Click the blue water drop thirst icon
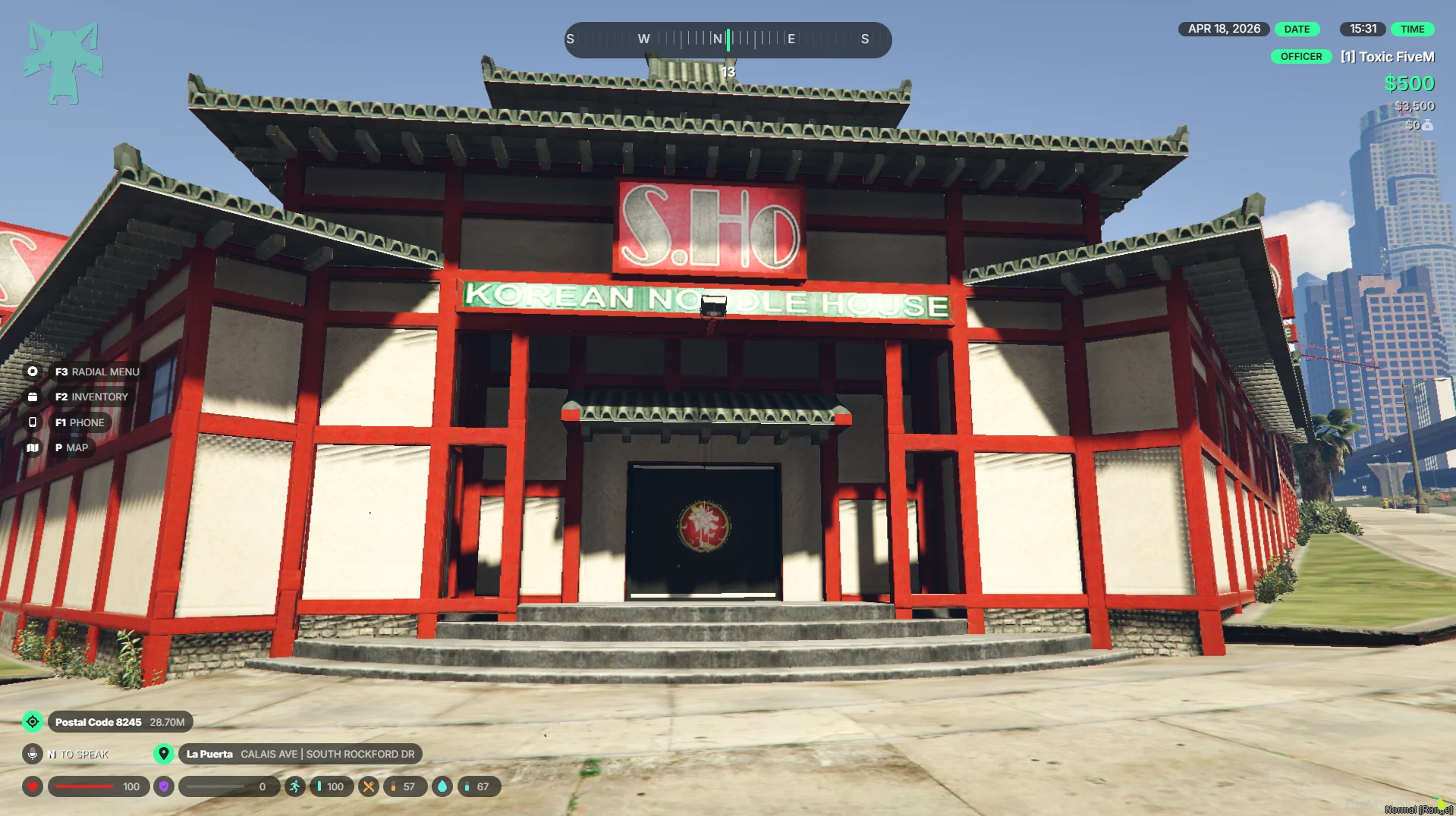1456x816 pixels. 442,786
